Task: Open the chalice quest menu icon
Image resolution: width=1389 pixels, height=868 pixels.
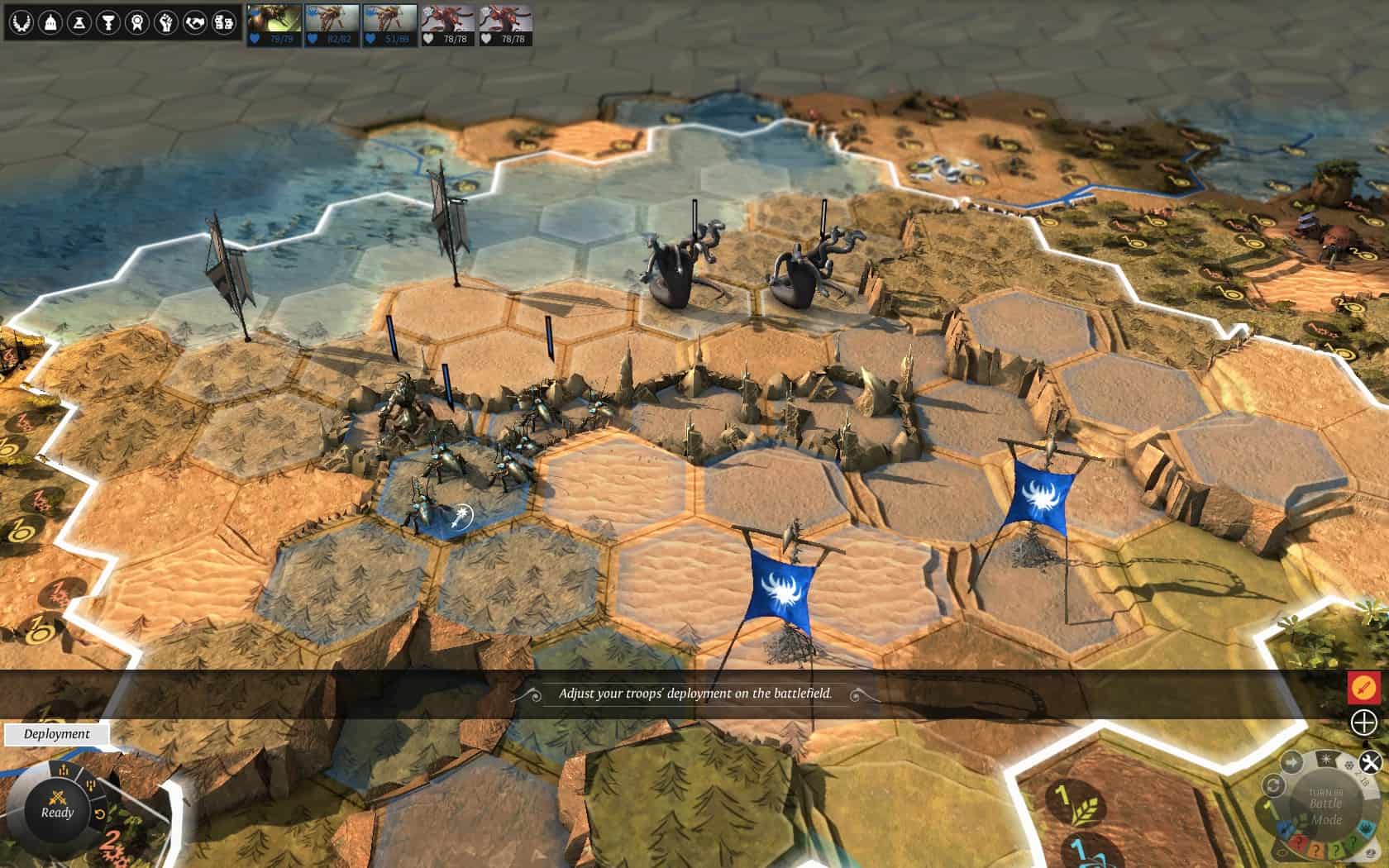Action: (x=107, y=22)
